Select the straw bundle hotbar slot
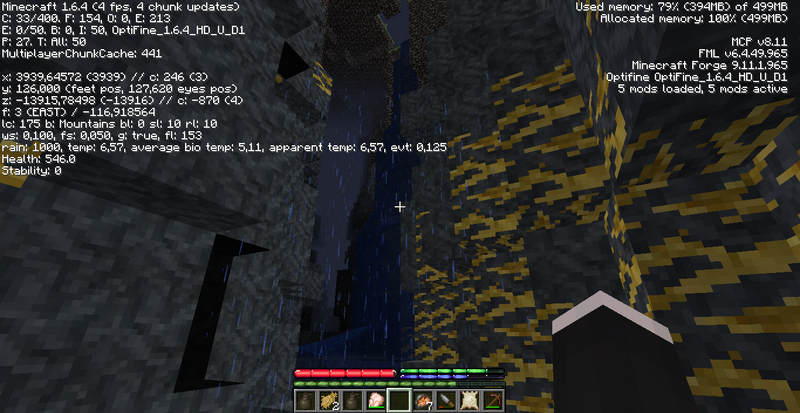 (x=326, y=401)
